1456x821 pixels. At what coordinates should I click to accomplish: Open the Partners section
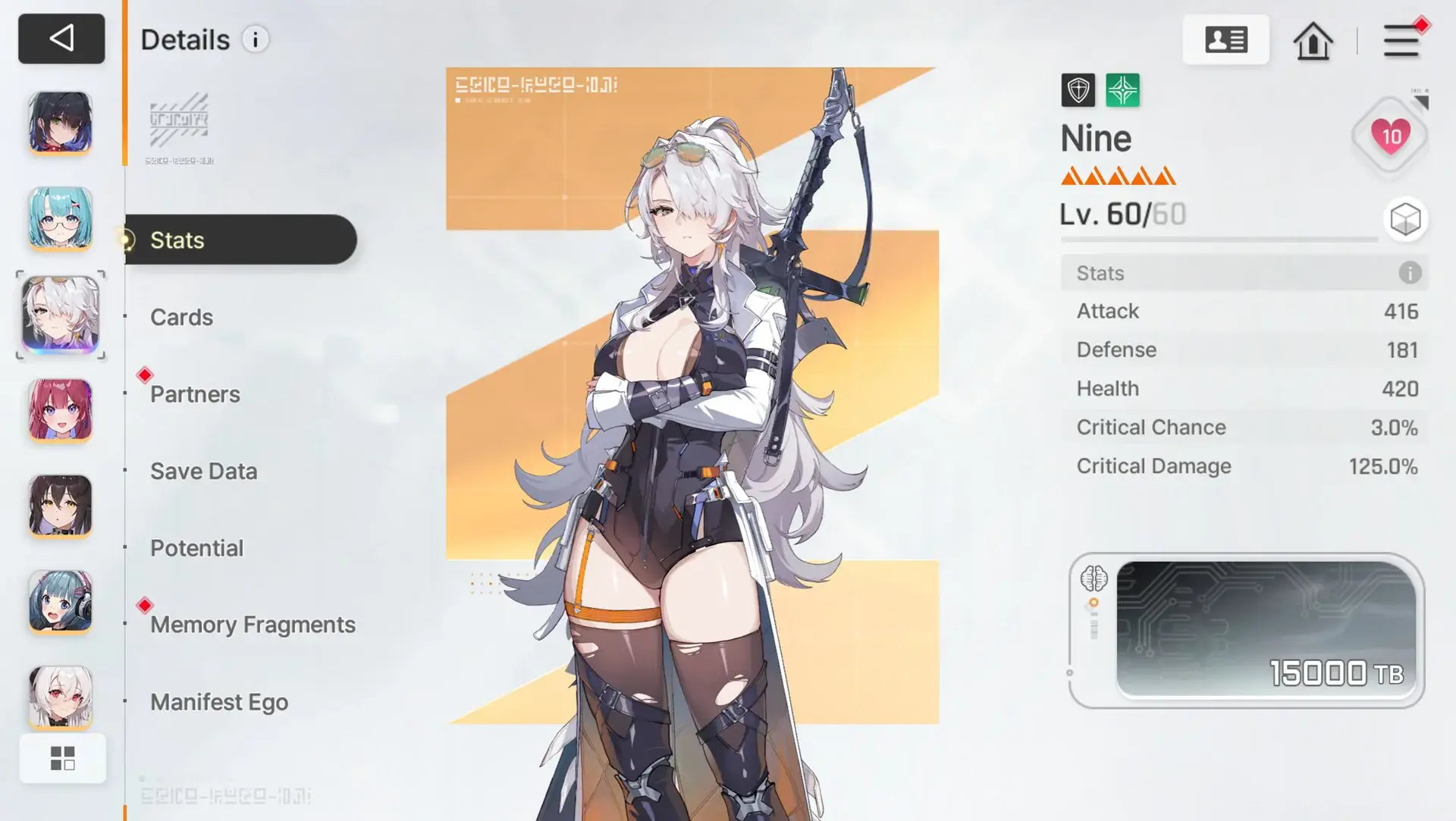(x=194, y=393)
